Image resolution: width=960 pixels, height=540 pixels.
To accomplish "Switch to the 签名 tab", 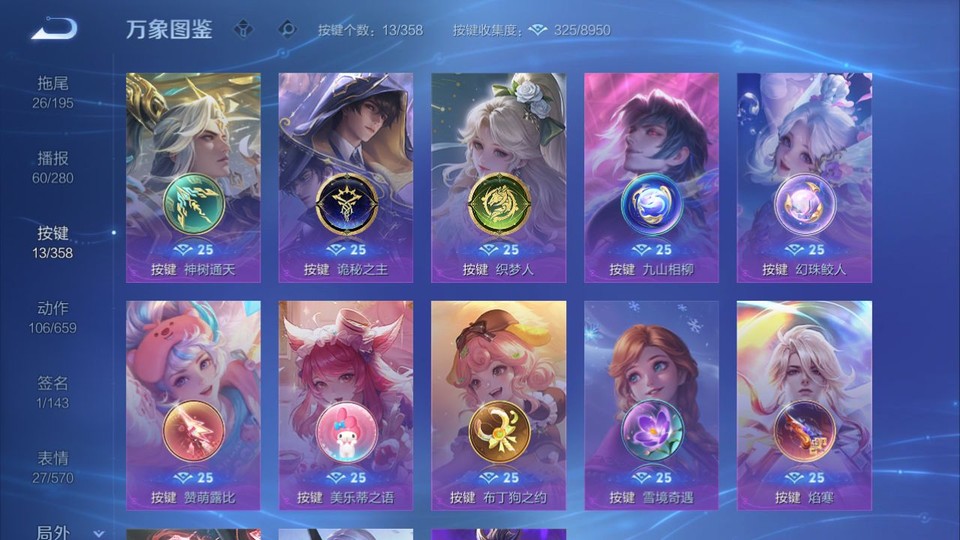I will coord(54,392).
